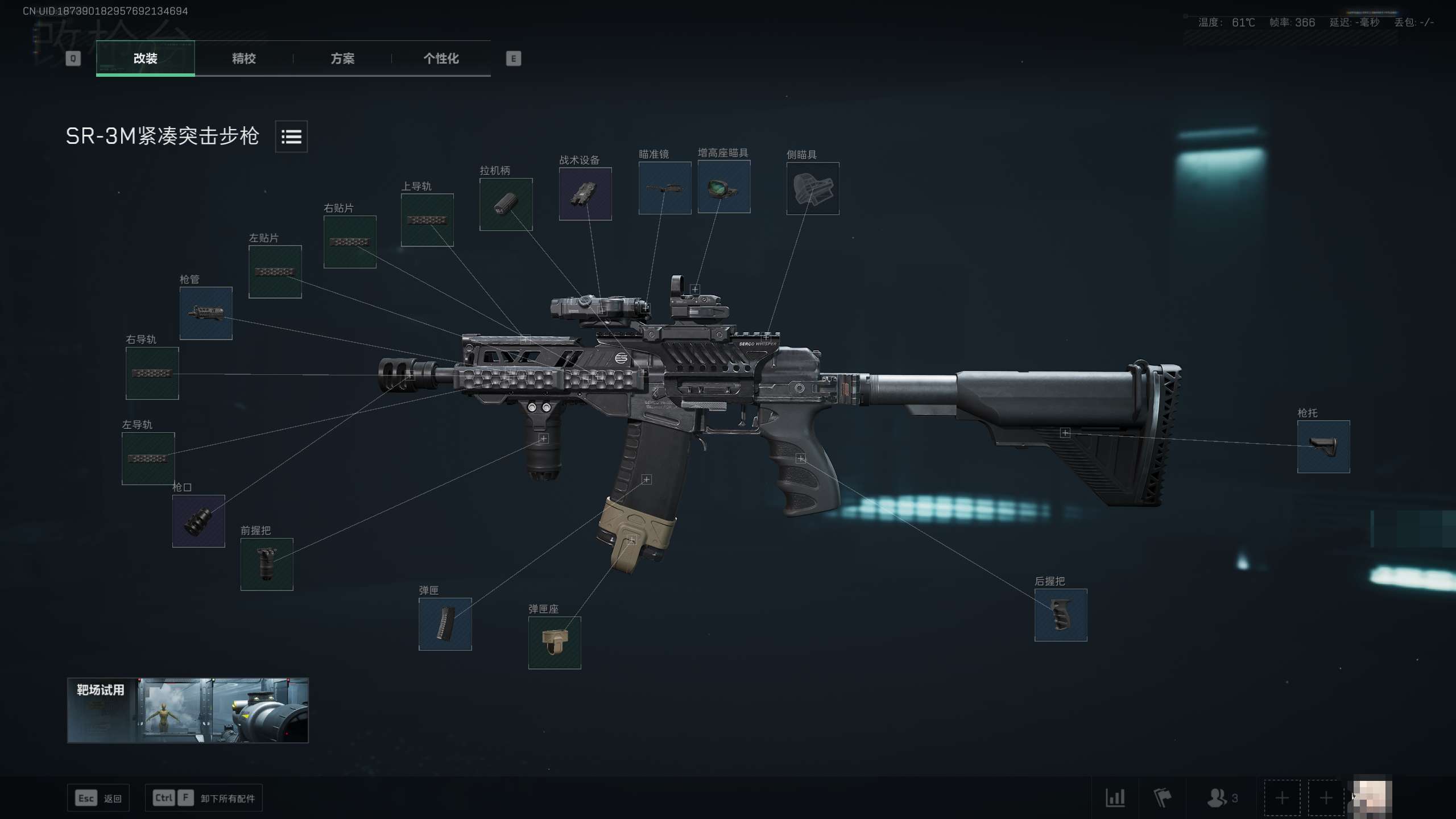
Task: Choose the 战术设备 tactical device slot
Action: click(585, 194)
